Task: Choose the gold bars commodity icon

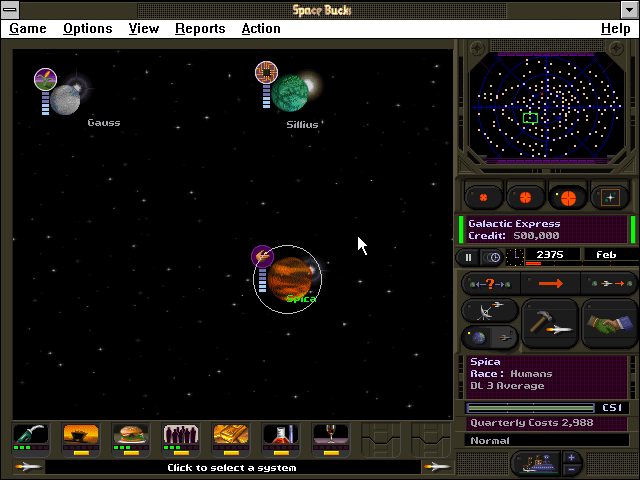Action: [x=230, y=435]
